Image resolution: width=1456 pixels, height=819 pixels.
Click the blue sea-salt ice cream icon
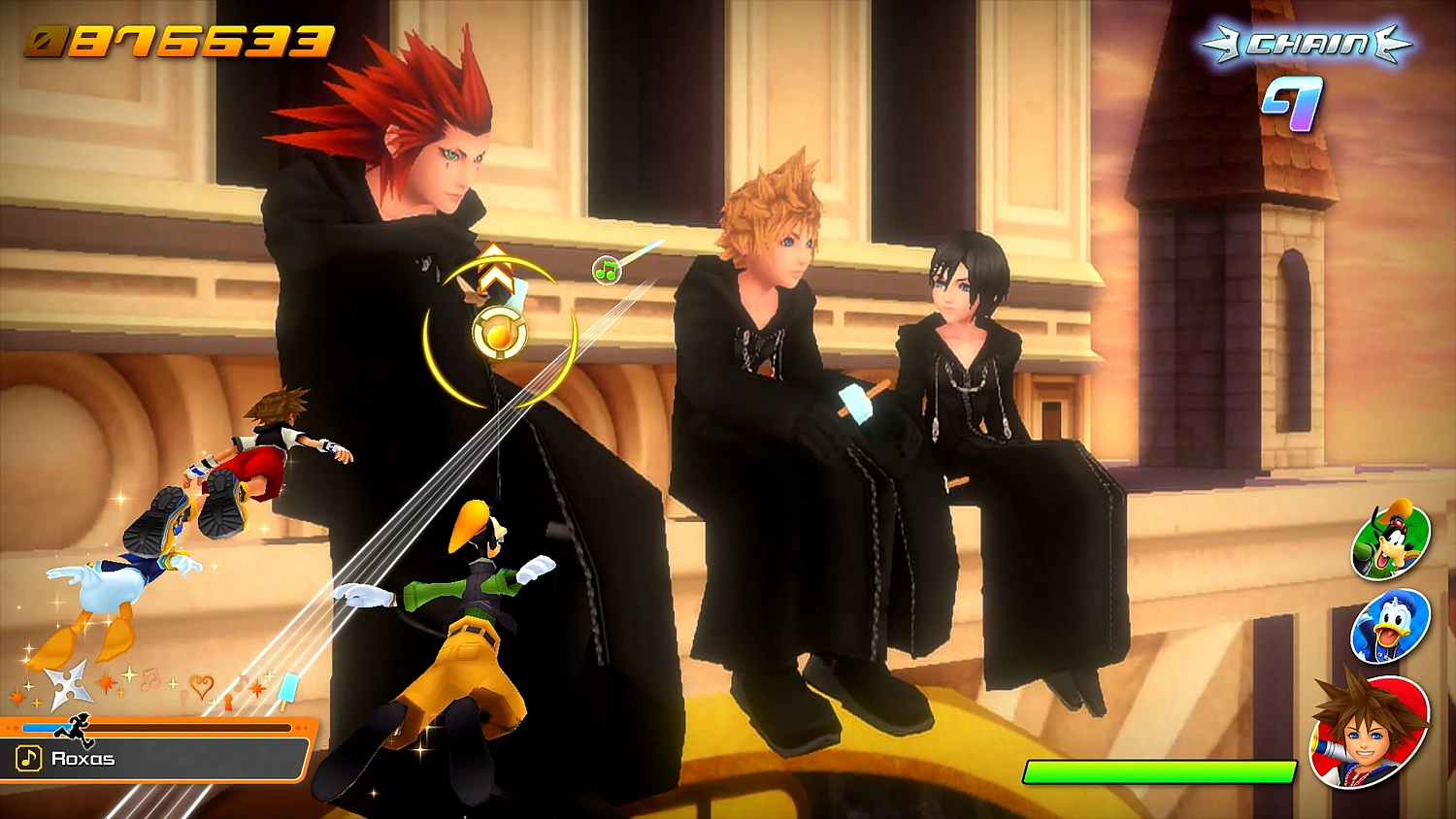pos(290,690)
